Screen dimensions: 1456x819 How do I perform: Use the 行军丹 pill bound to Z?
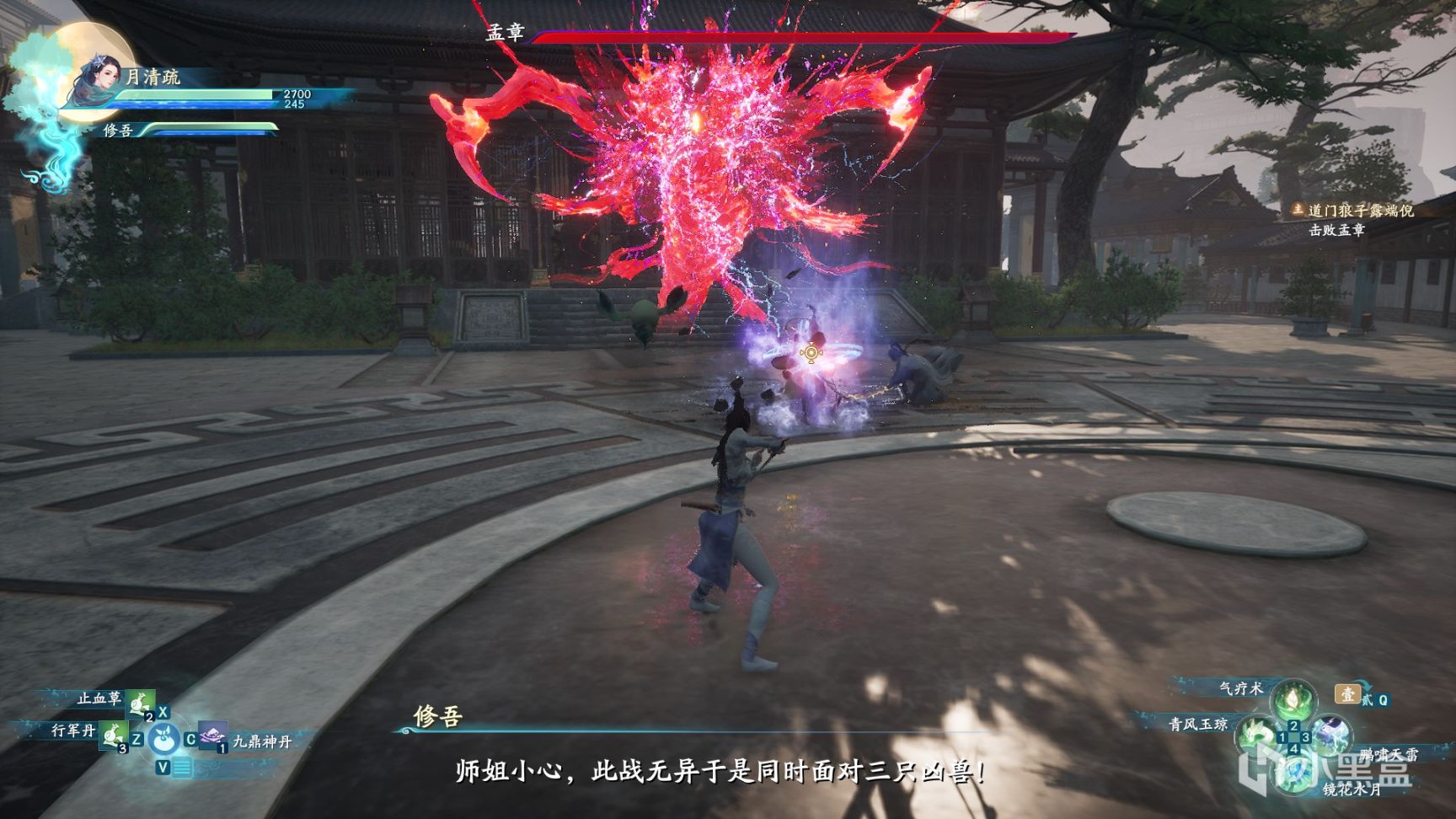tap(114, 737)
